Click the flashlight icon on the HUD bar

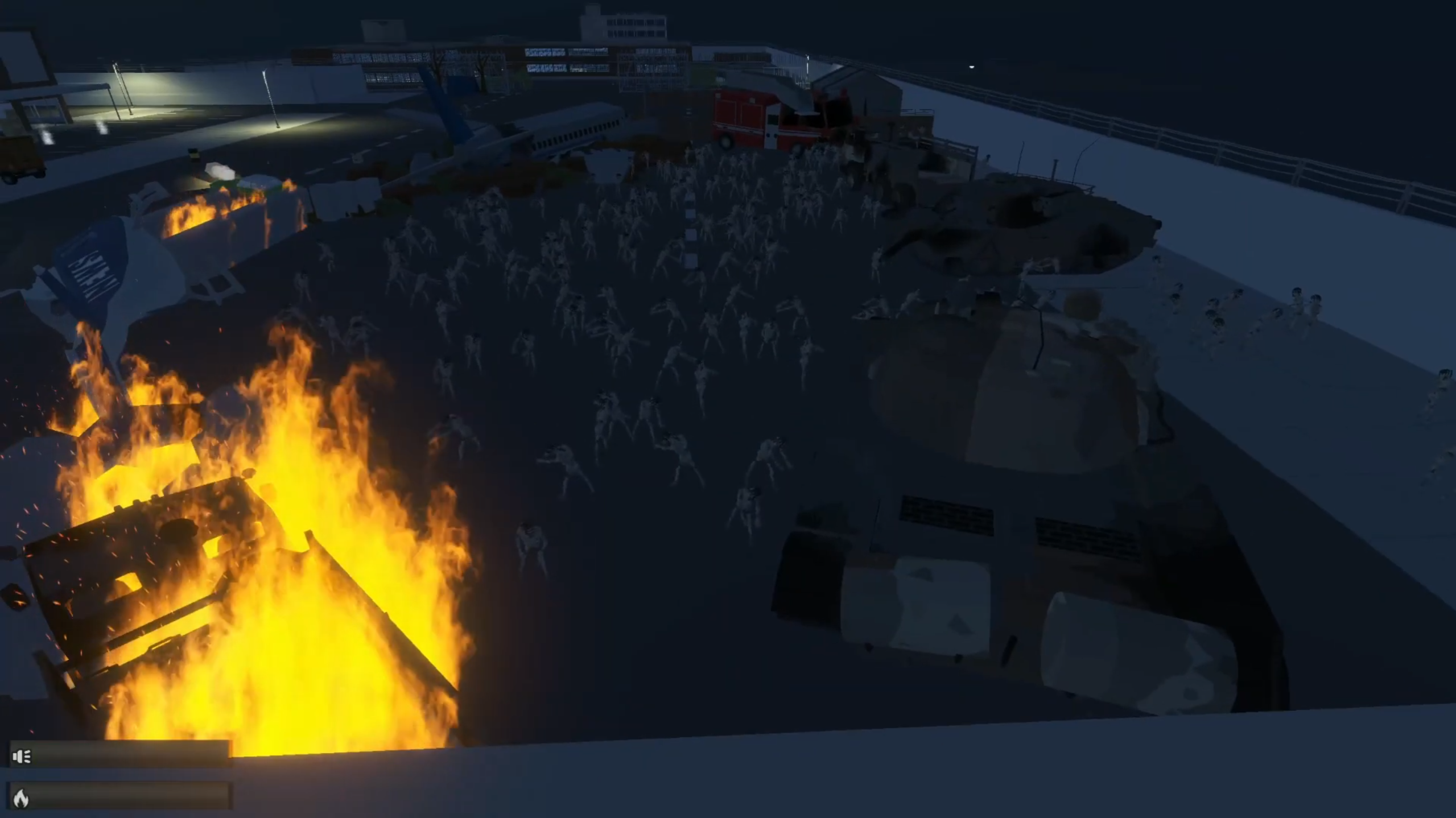click(x=22, y=757)
